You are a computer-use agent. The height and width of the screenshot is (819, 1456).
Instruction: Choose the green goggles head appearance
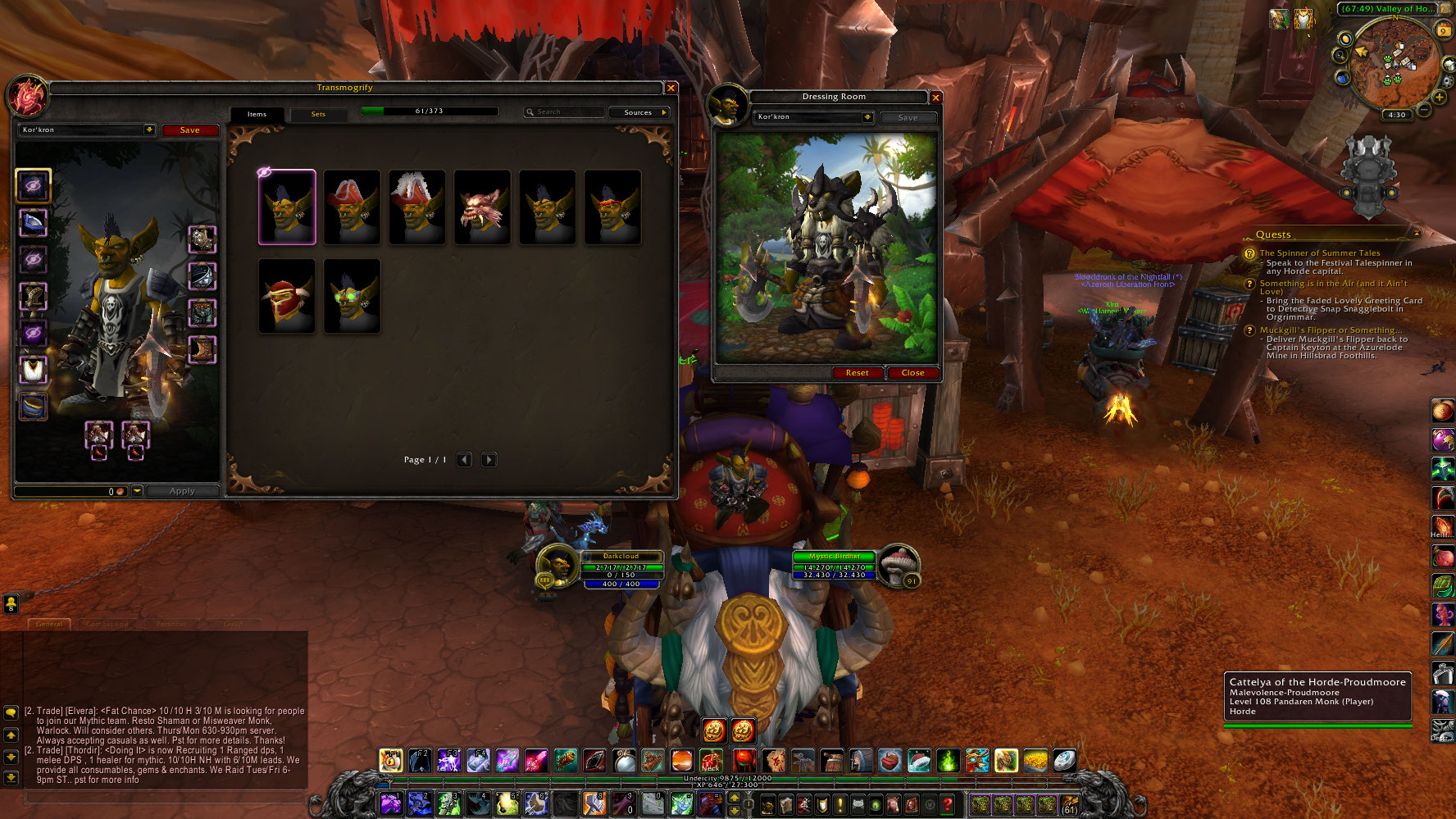[352, 296]
